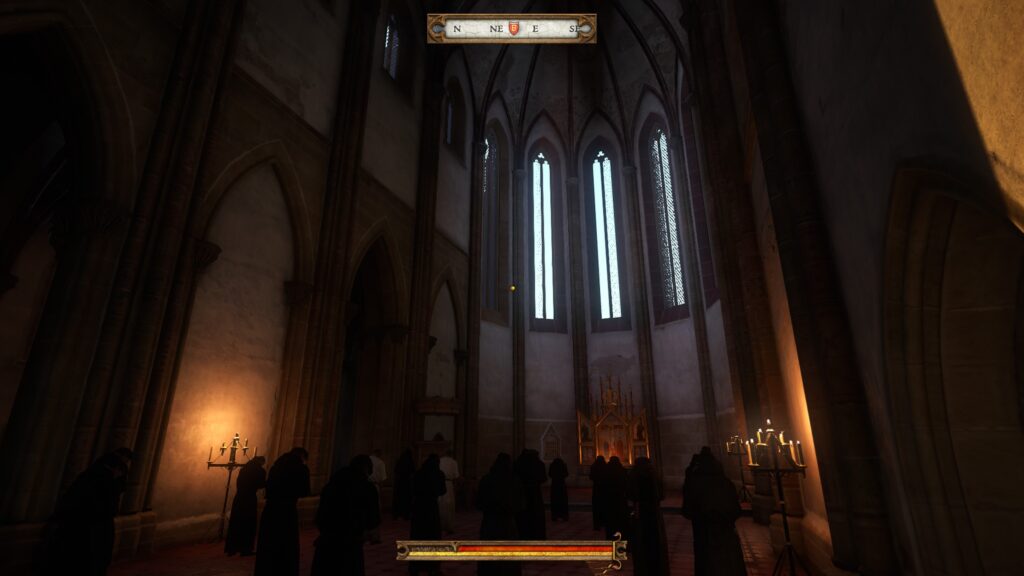
Task: Select the compass bar's N heading
Action: pyautogui.click(x=457, y=29)
